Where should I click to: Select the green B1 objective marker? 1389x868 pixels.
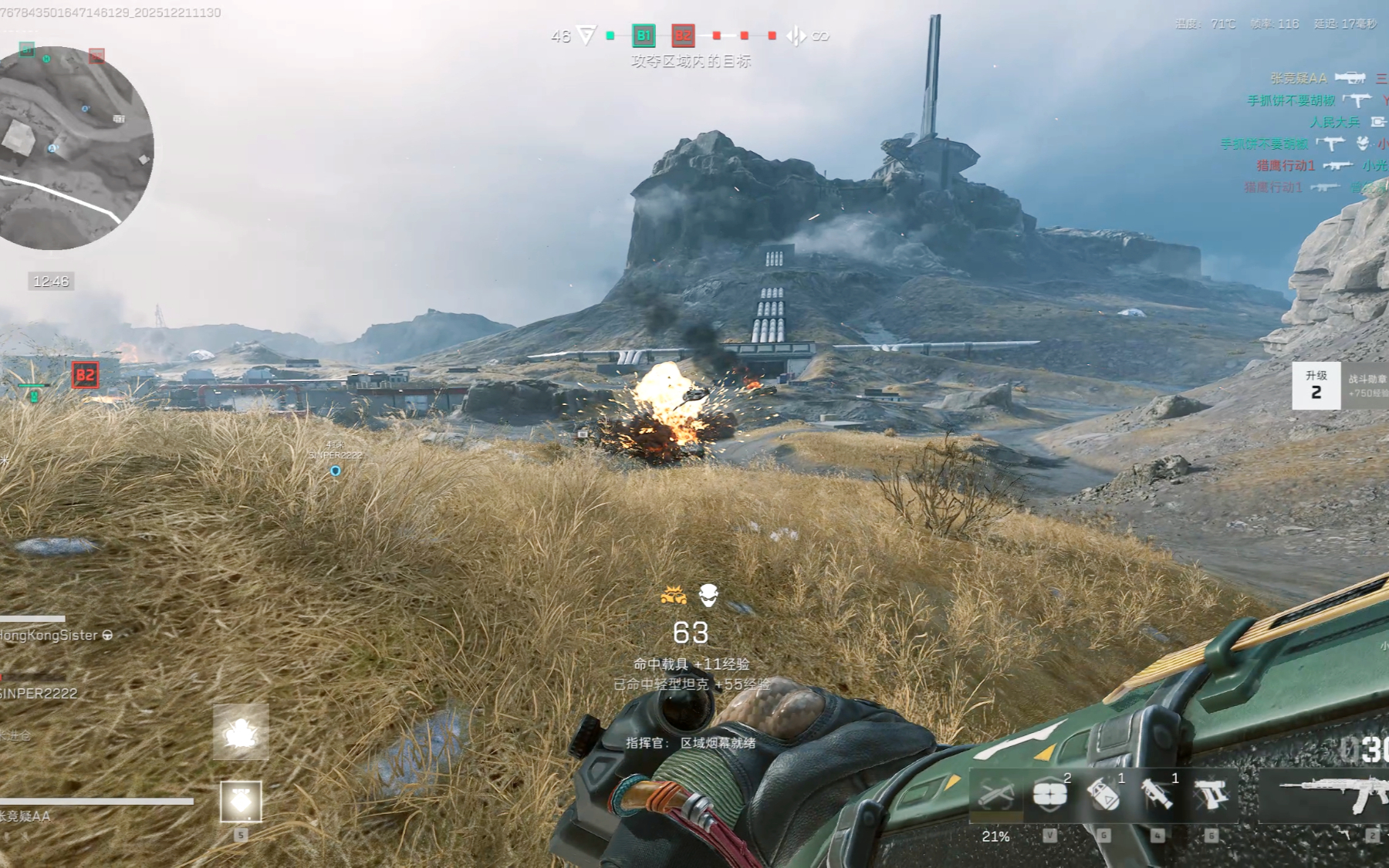click(643, 35)
